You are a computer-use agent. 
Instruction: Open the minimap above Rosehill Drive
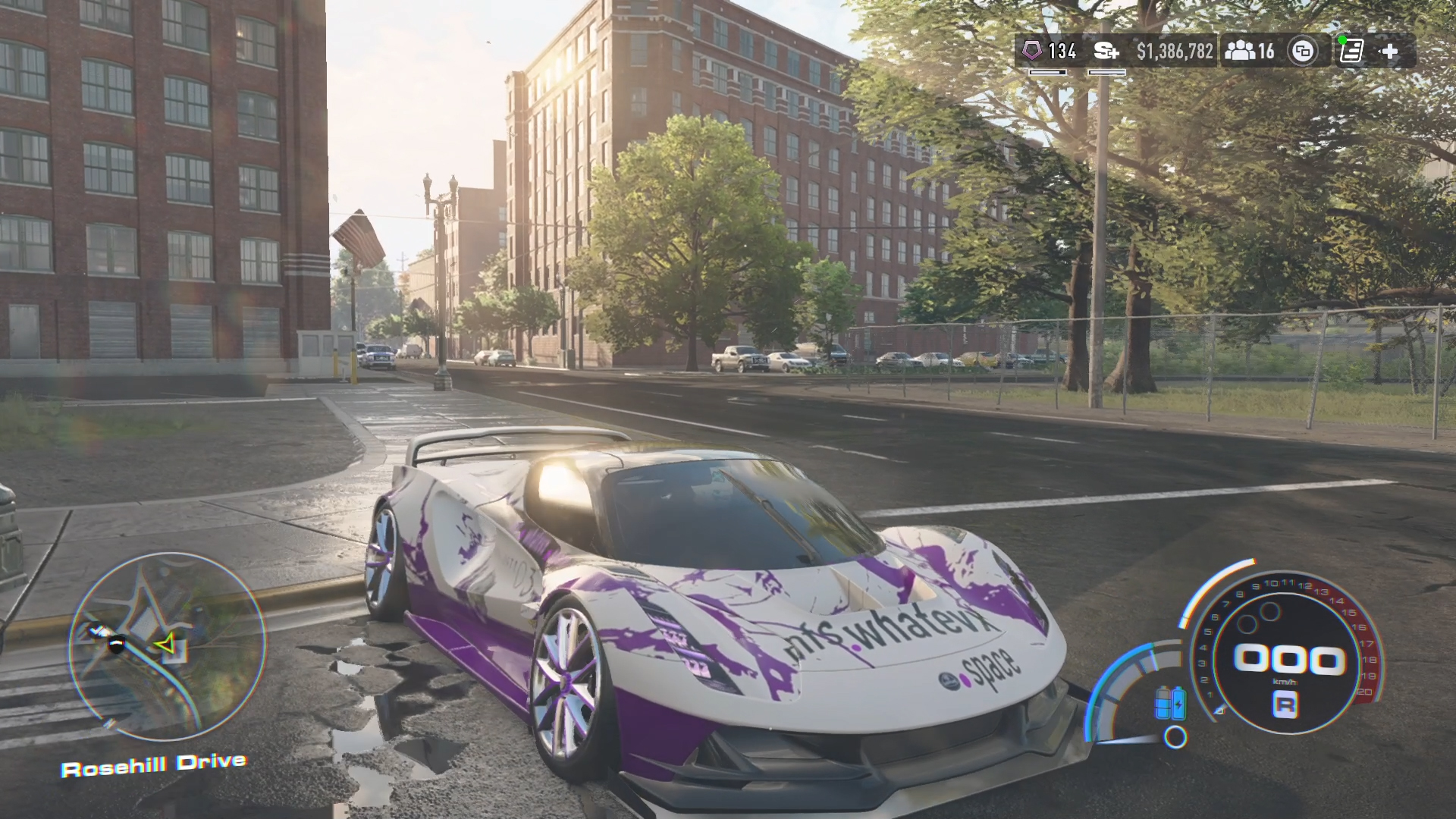[x=168, y=646]
